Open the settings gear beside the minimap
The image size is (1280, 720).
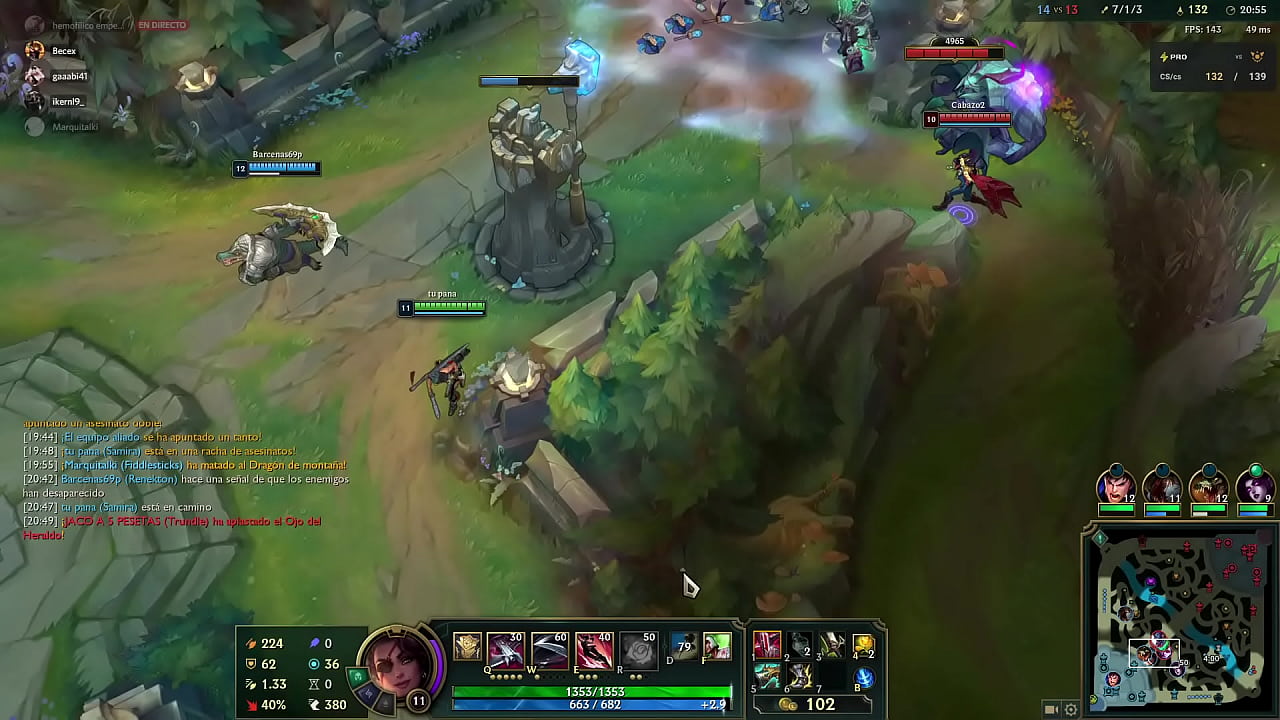pyautogui.click(x=1071, y=710)
